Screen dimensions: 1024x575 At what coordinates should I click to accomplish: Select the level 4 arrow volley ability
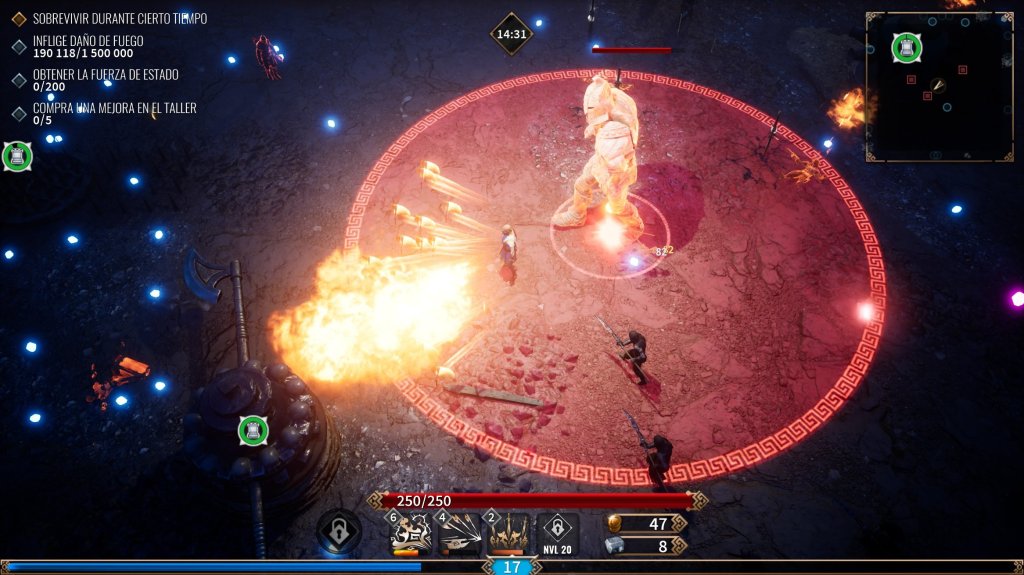(x=460, y=534)
